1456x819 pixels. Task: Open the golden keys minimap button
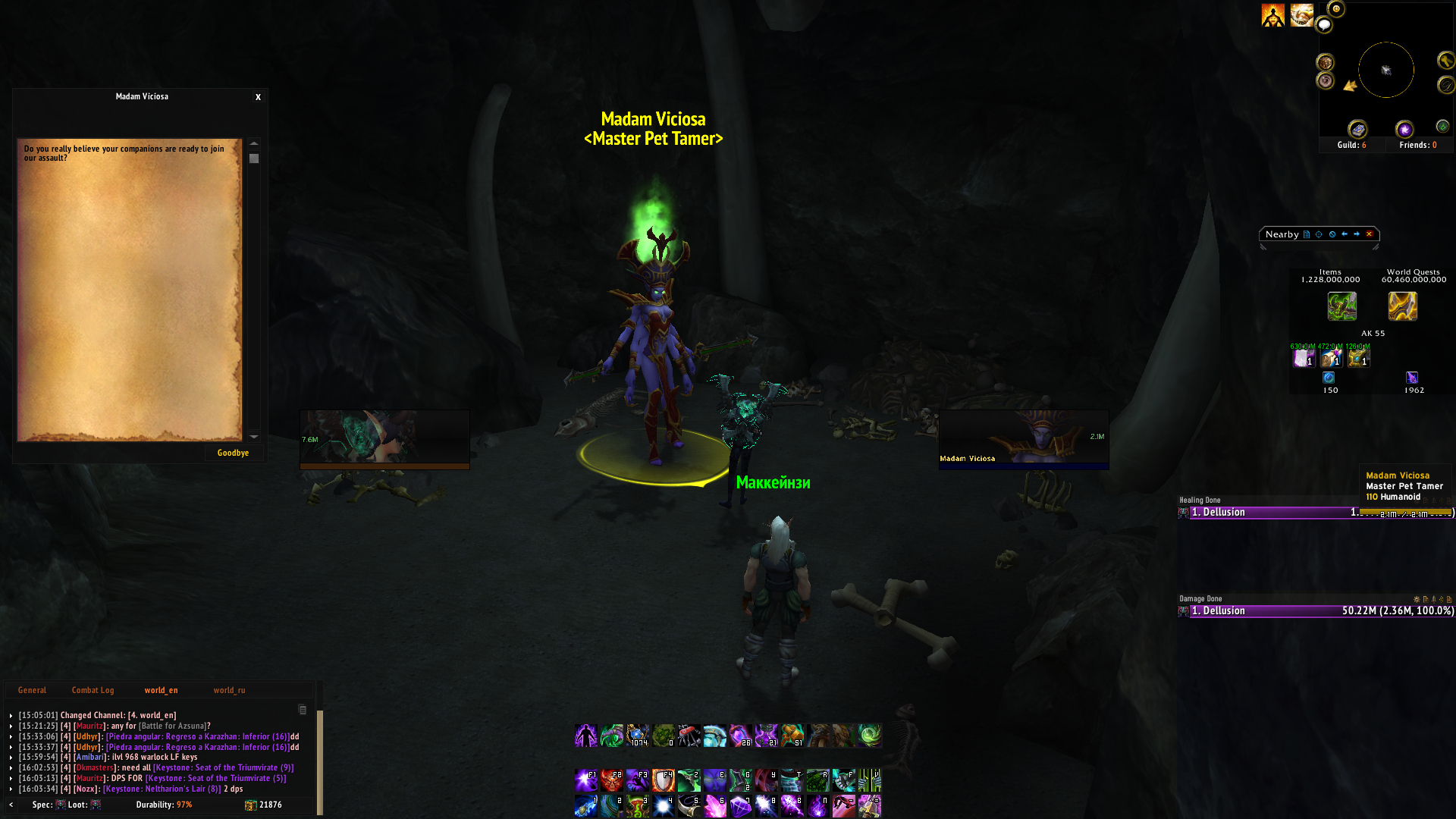(x=1445, y=60)
